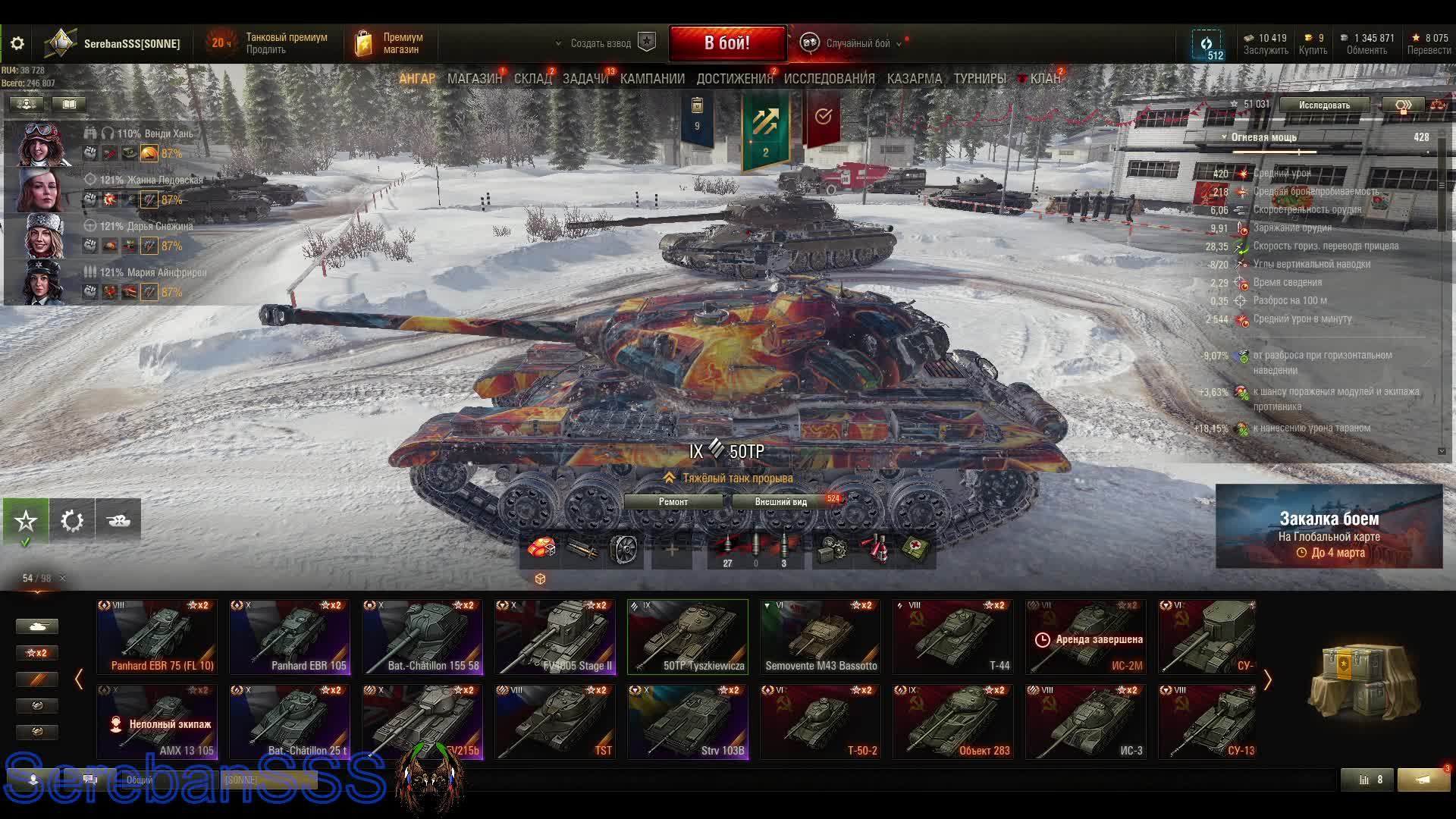Open the ИССЛЕДОВАНИЯ tab
The width and height of the screenshot is (1456, 819).
tap(829, 78)
